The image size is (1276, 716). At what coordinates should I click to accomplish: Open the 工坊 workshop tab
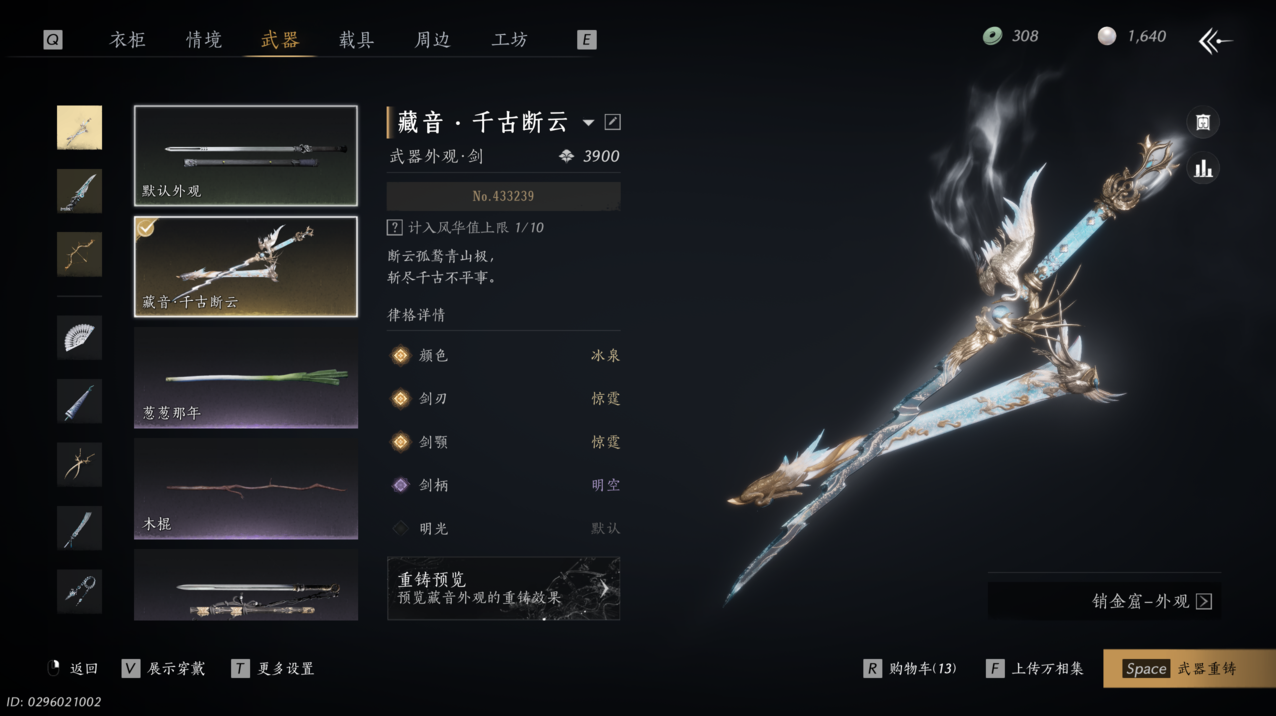509,40
